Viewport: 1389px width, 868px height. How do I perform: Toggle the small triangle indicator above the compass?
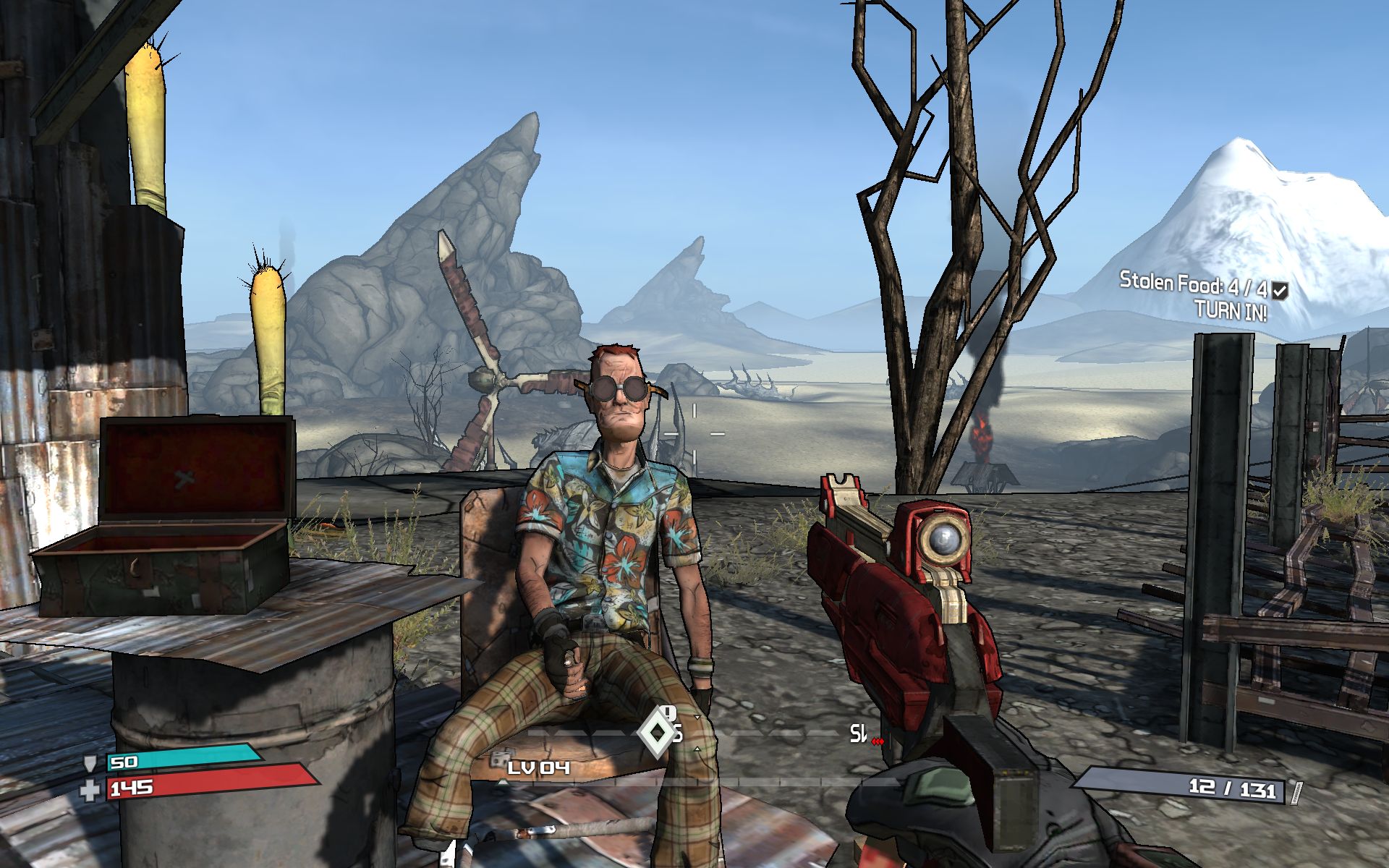(697, 717)
